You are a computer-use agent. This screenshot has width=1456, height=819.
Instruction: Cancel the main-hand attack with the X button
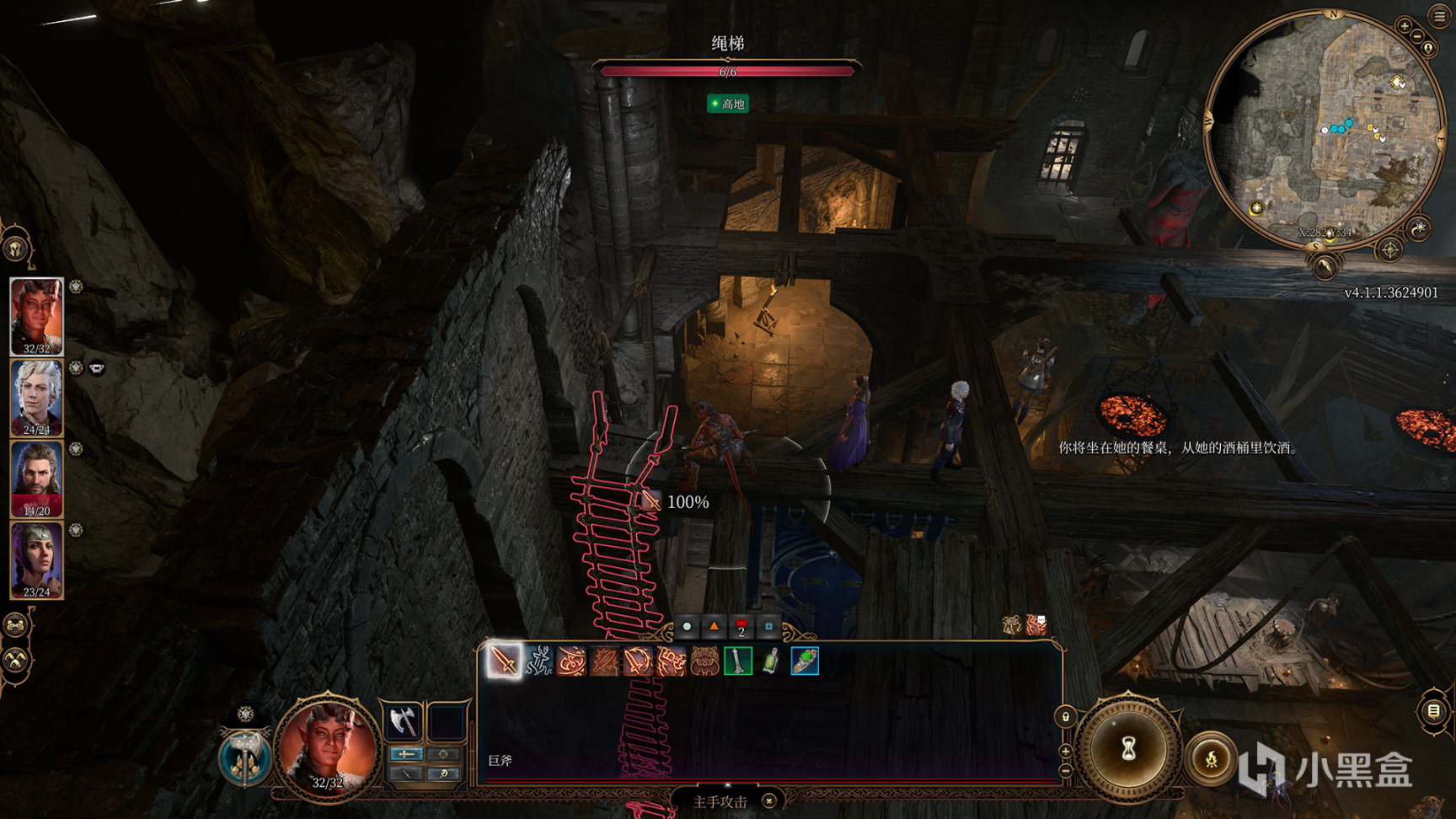click(x=768, y=801)
